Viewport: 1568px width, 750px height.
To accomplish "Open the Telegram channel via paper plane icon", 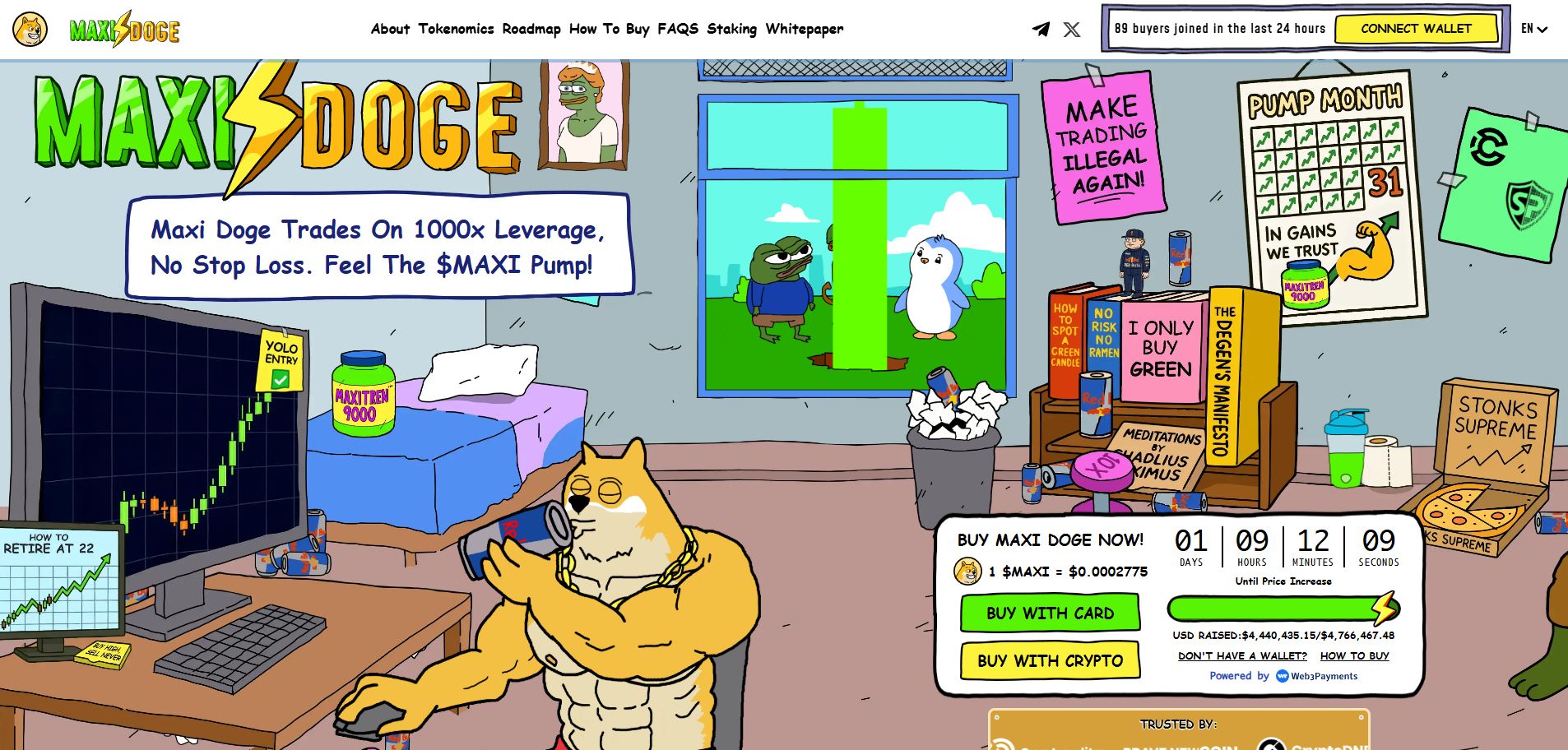I will (x=1041, y=29).
